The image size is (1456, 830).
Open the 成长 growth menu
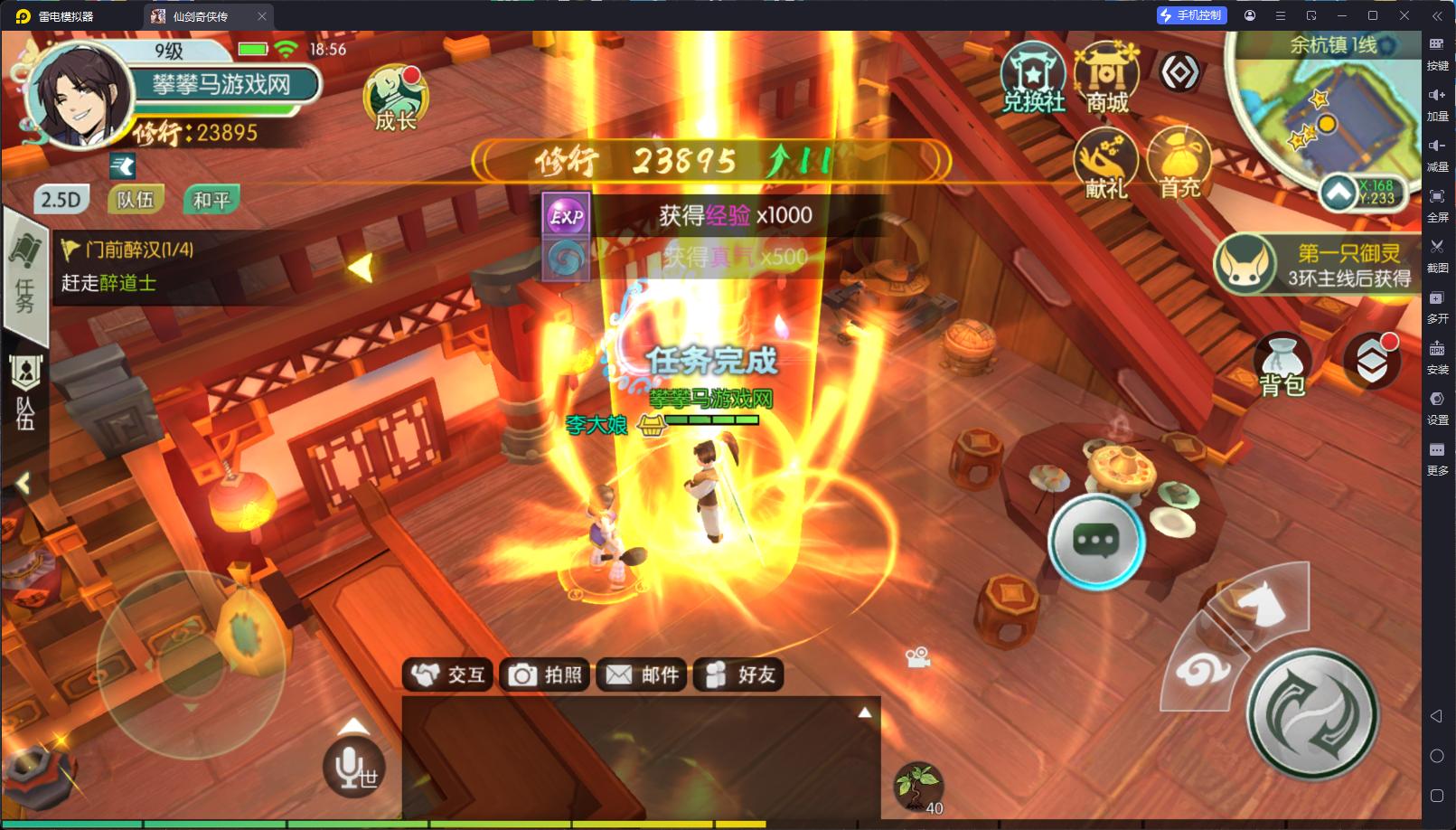395,99
